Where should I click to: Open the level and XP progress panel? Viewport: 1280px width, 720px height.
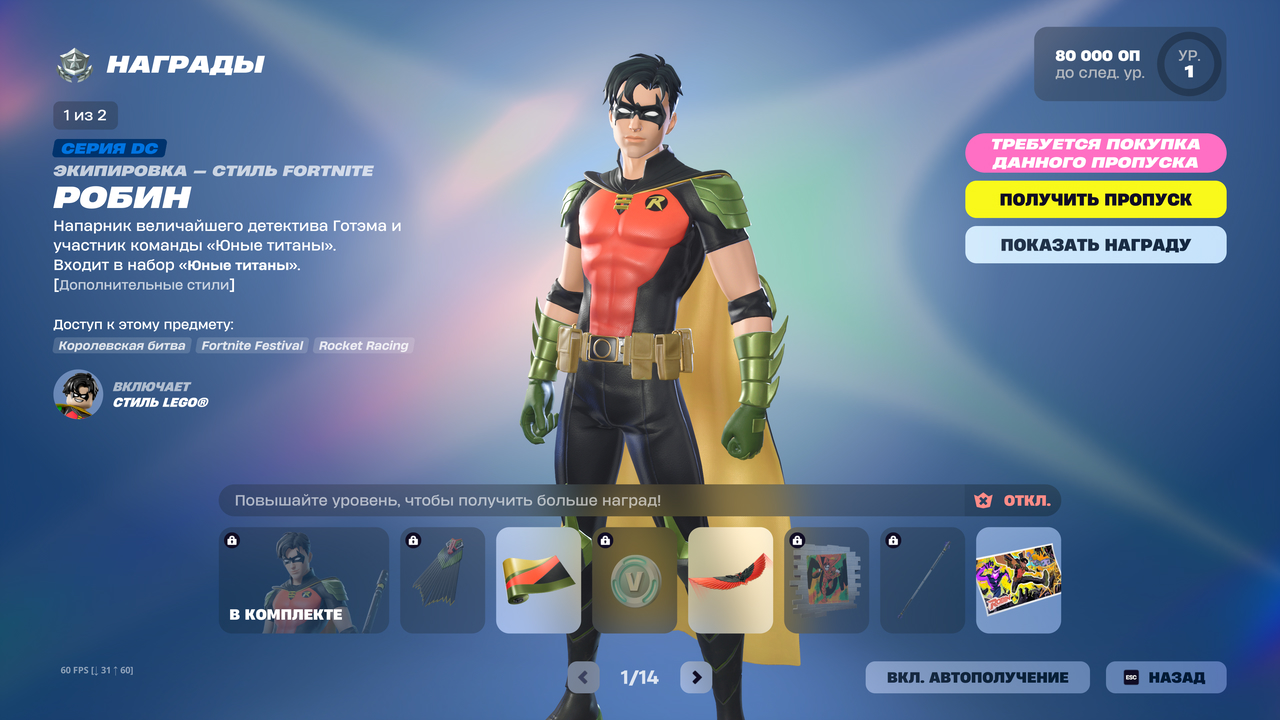coord(1129,64)
